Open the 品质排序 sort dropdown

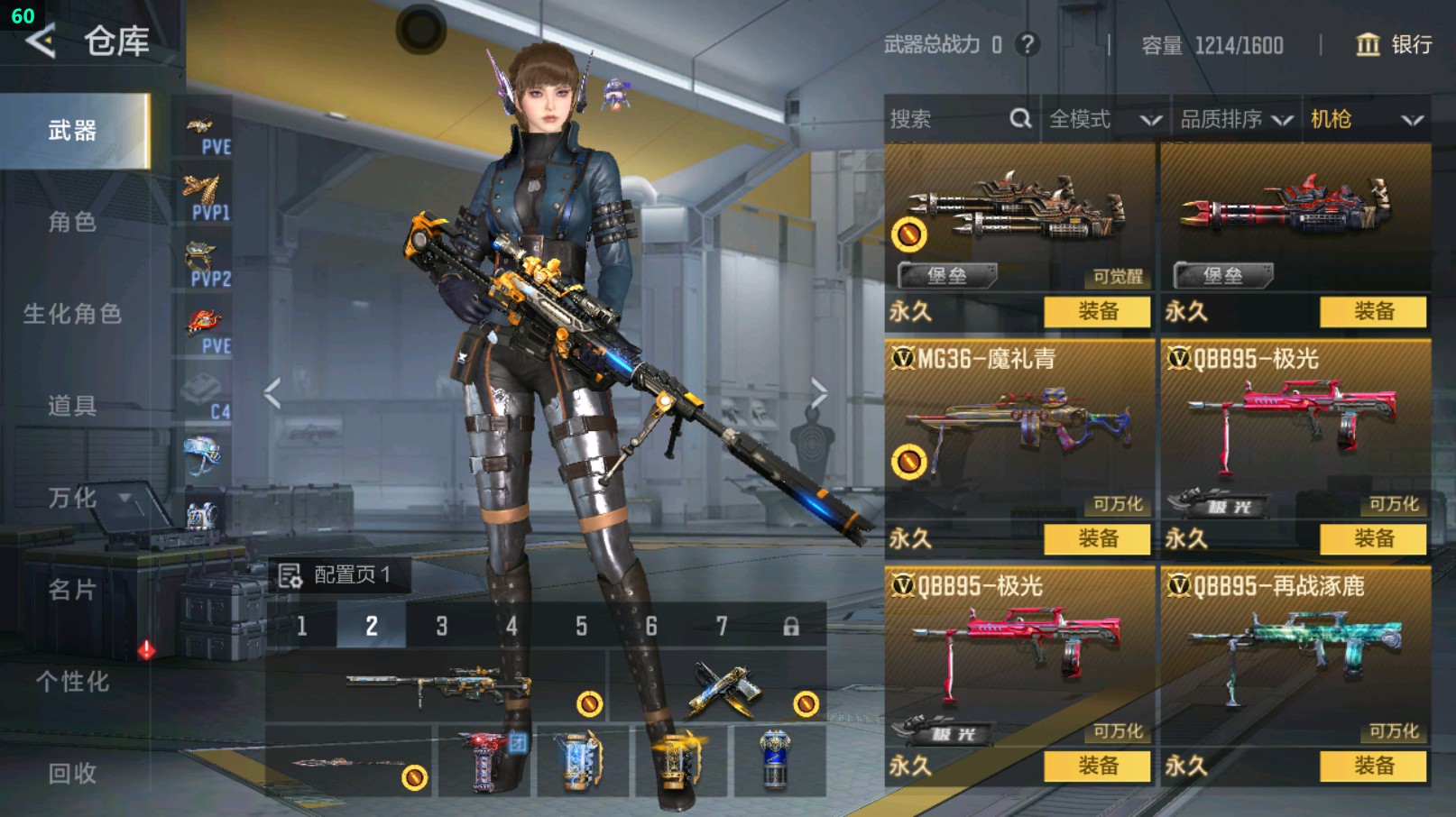(x=1236, y=119)
